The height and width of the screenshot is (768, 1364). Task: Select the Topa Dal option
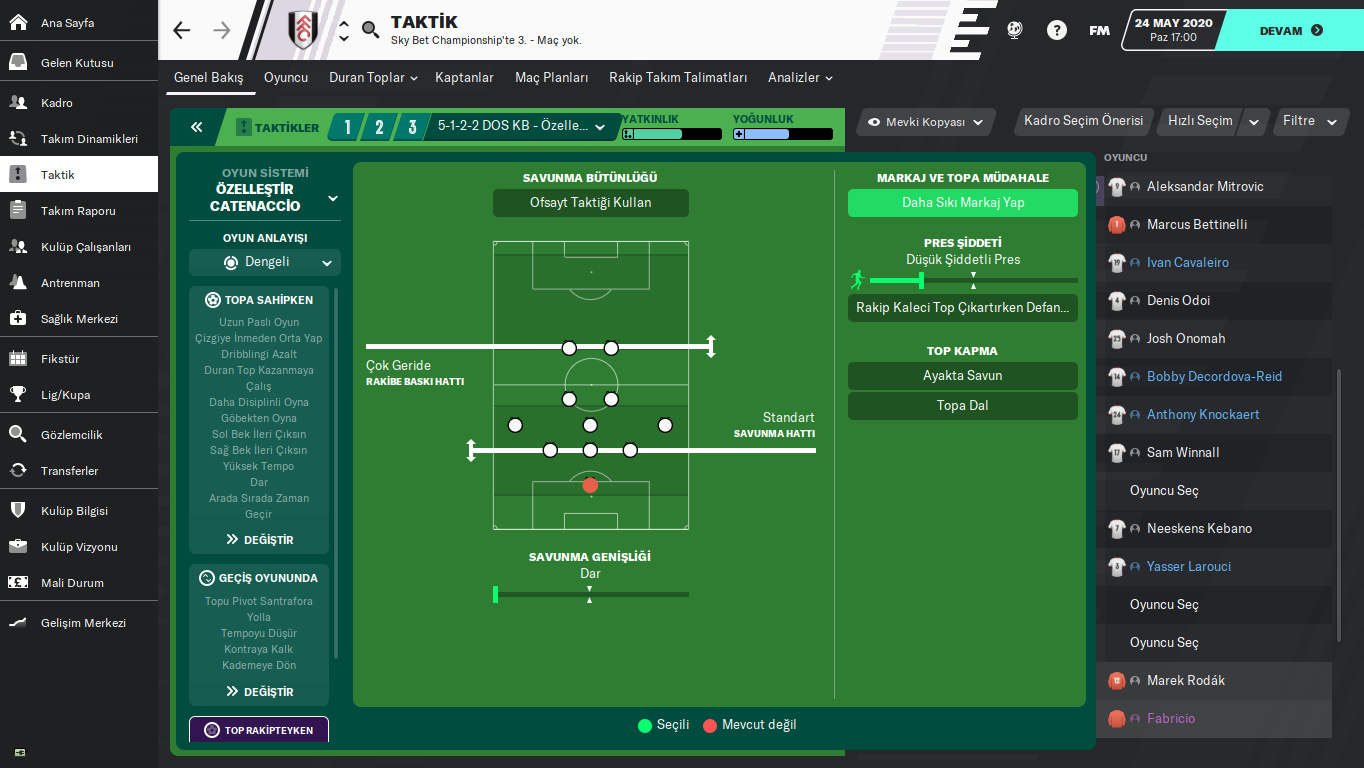click(962, 406)
